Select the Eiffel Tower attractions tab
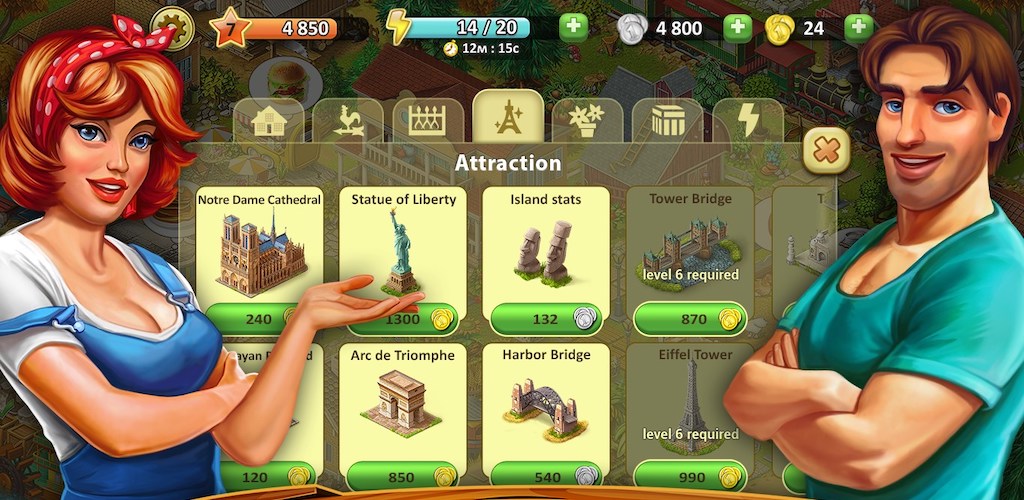Image resolution: width=1024 pixels, height=500 pixels. point(508,120)
